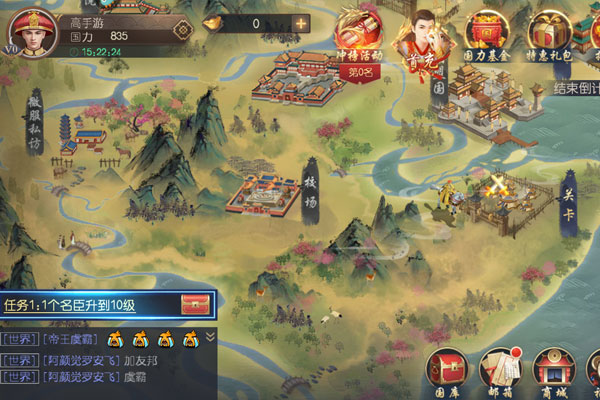Open the 国力基金 fund chest

click(489, 35)
